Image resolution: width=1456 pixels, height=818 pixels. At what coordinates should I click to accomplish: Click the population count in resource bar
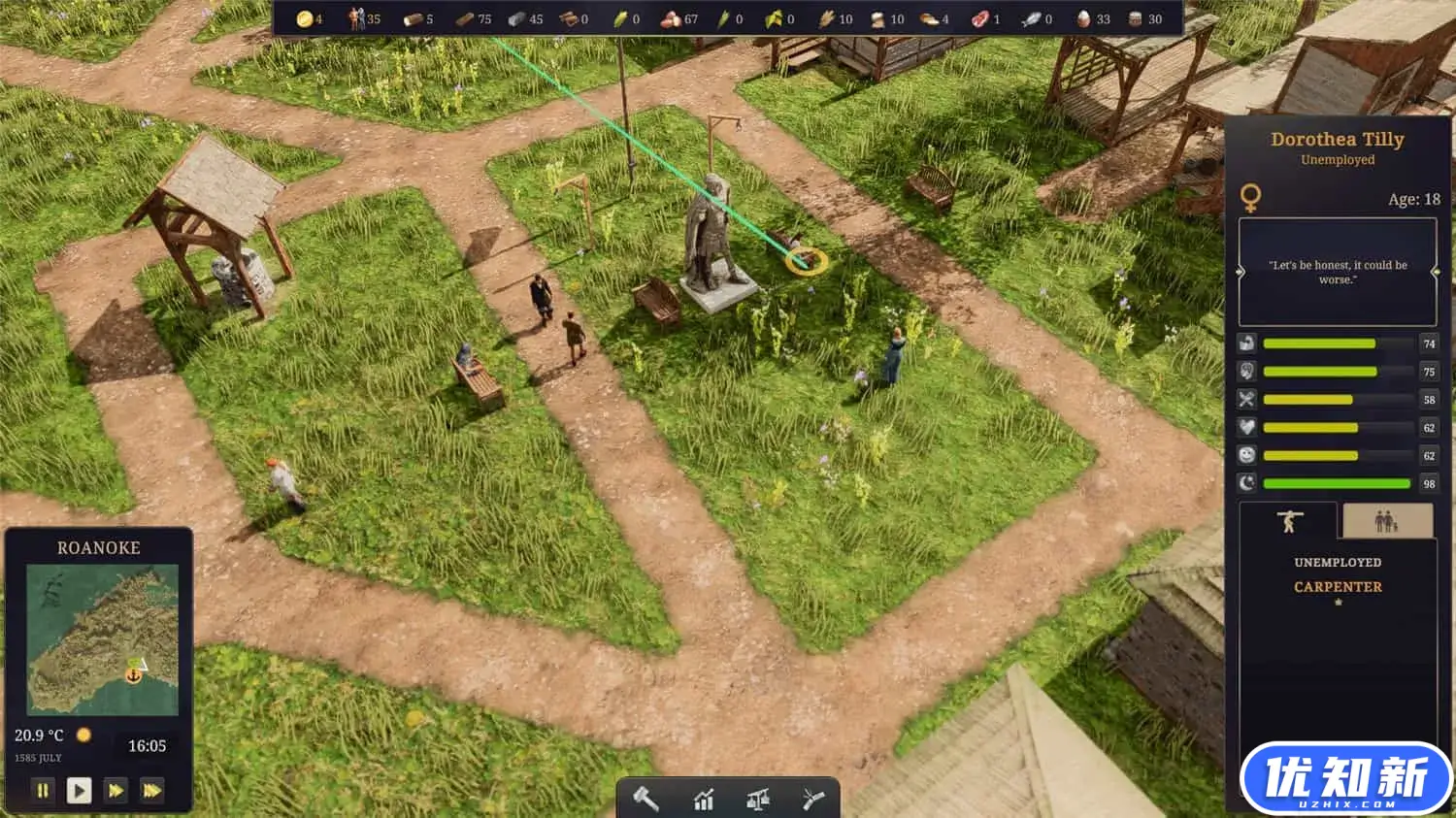click(x=366, y=18)
